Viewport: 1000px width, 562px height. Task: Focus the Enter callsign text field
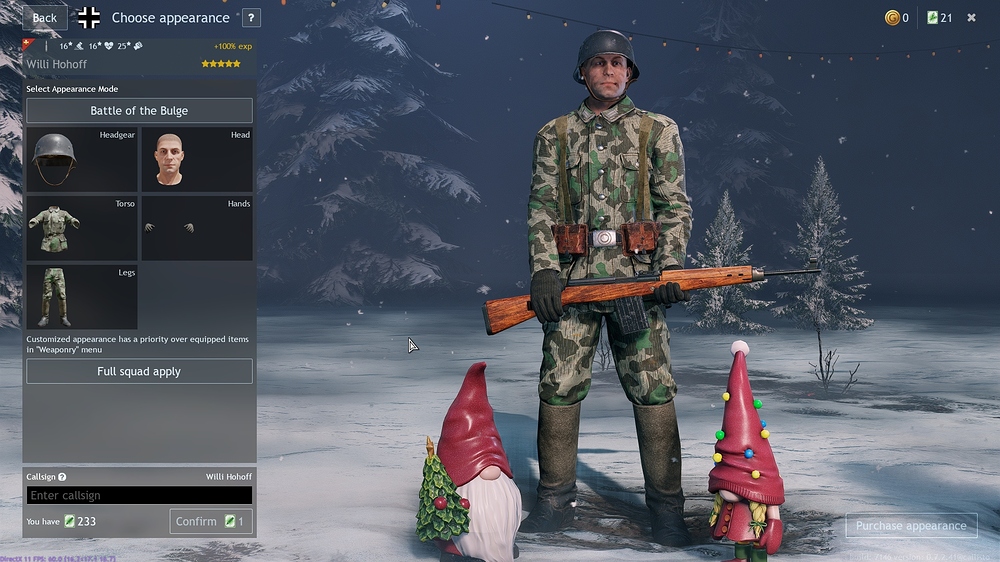coord(139,495)
